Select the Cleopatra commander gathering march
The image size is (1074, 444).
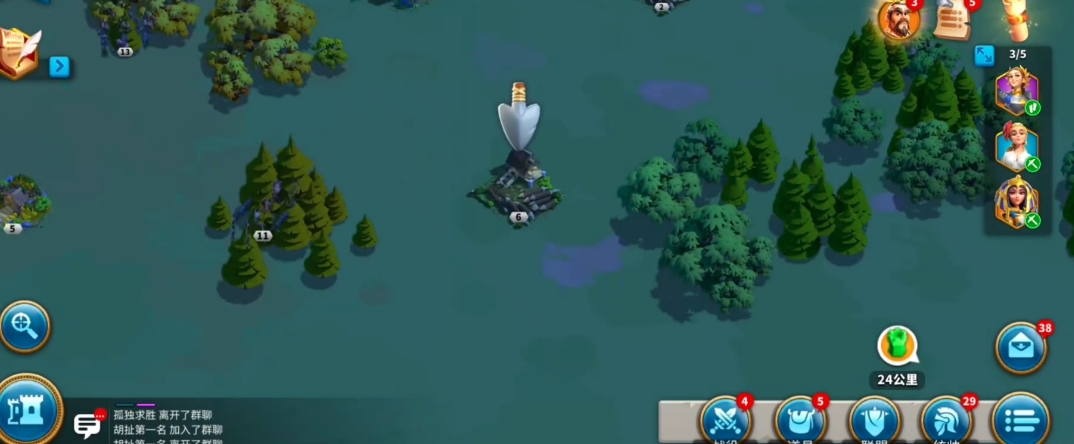click(x=1016, y=203)
